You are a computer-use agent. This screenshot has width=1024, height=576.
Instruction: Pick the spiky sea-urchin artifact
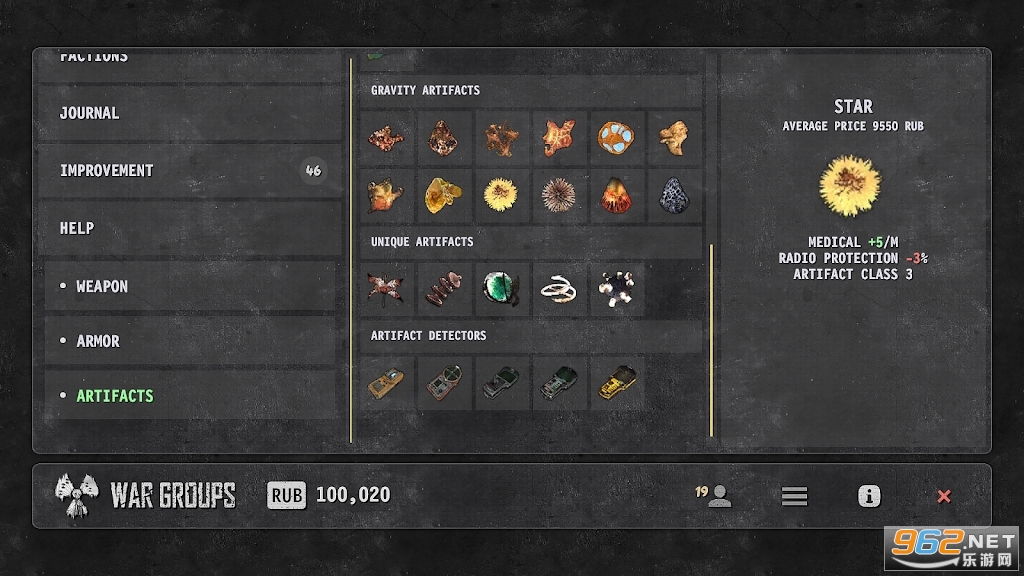pos(557,194)
